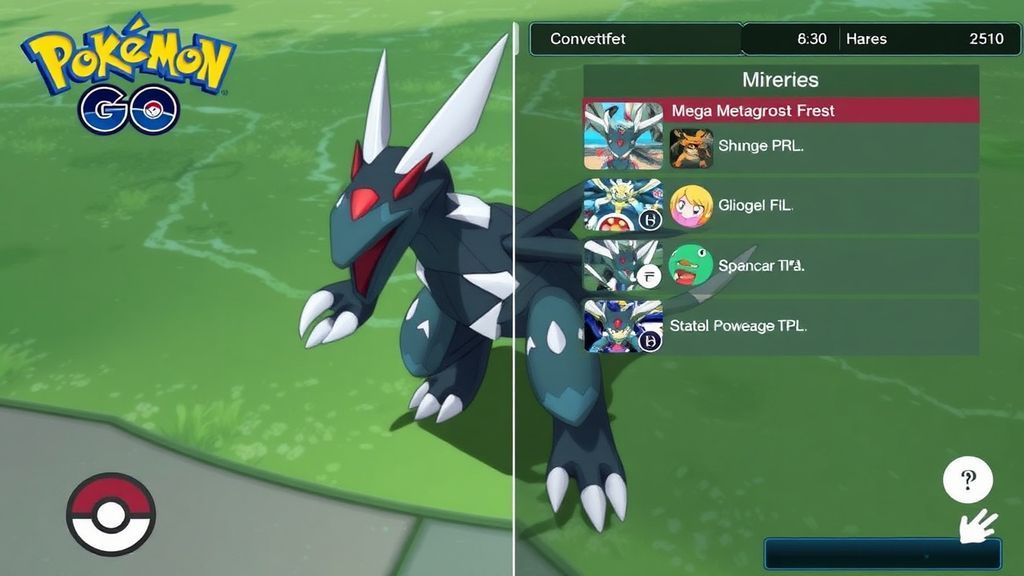Viewport: 1024px width, 576px height.
Task: Click the empty dark blue bar button
Action: coord(882,554)
